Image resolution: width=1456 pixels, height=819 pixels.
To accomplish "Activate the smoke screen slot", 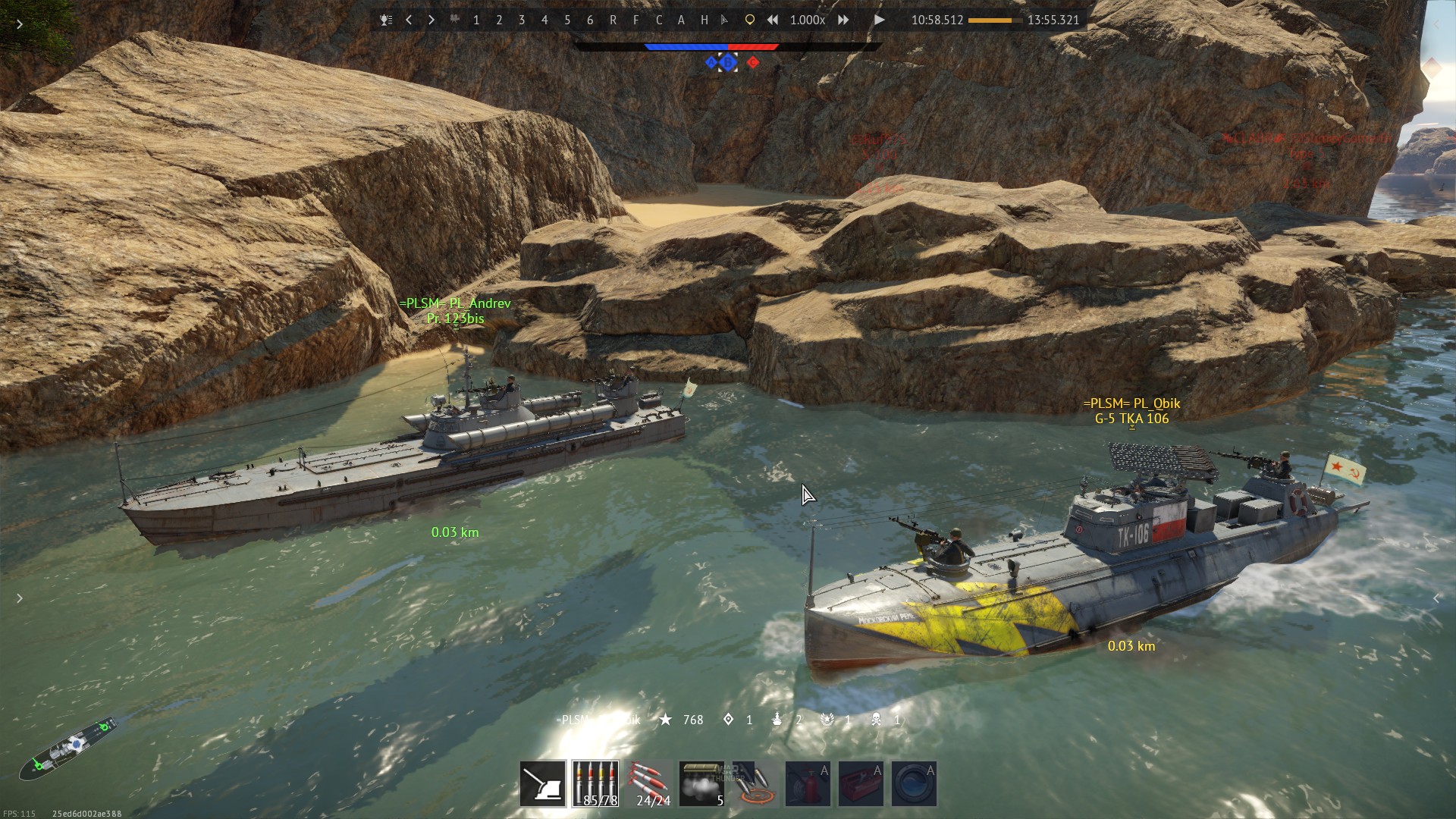I will click(701, 783).
